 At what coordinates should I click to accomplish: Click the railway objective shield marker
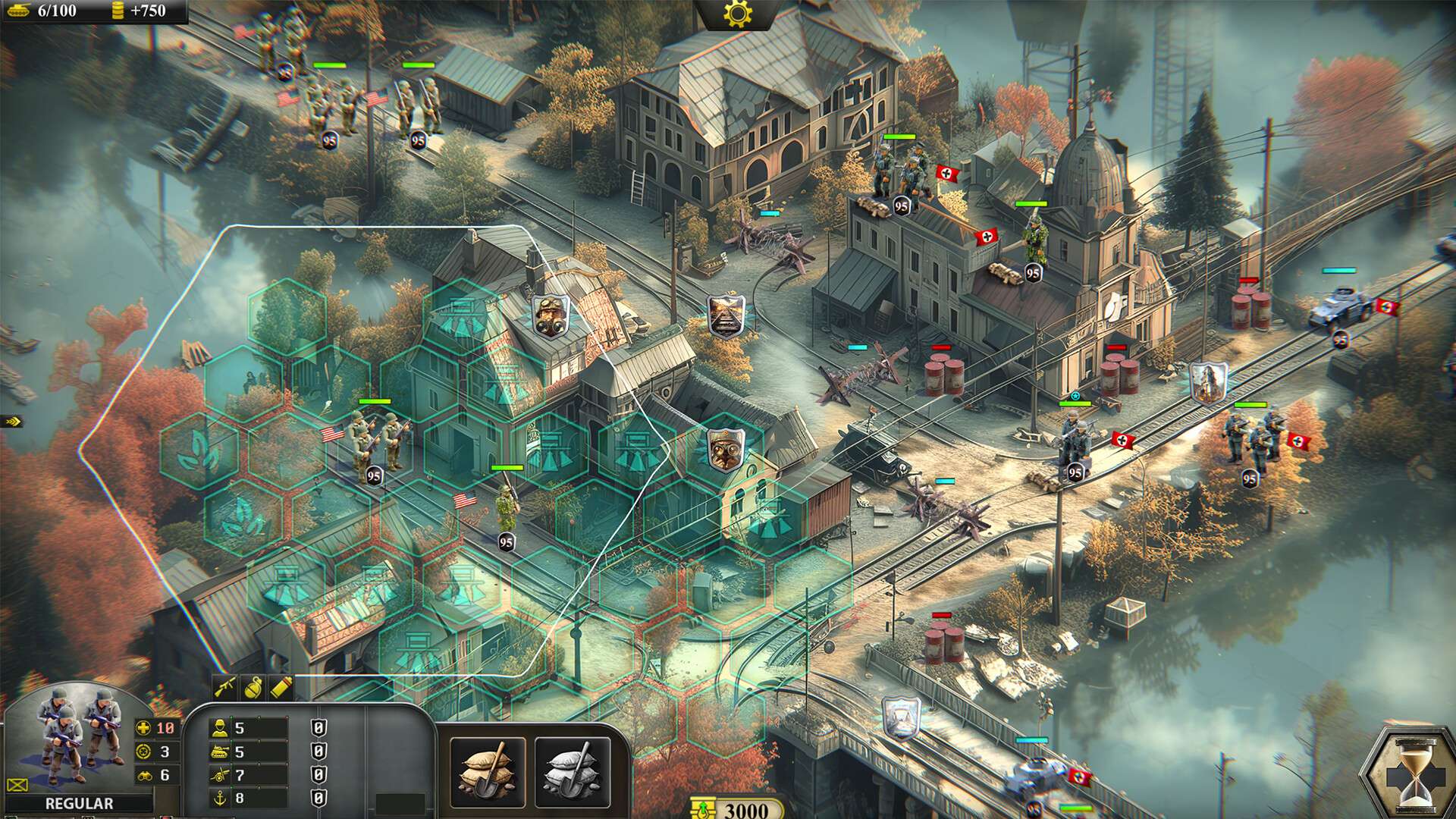pyautogui.click(x=725, y=316)
